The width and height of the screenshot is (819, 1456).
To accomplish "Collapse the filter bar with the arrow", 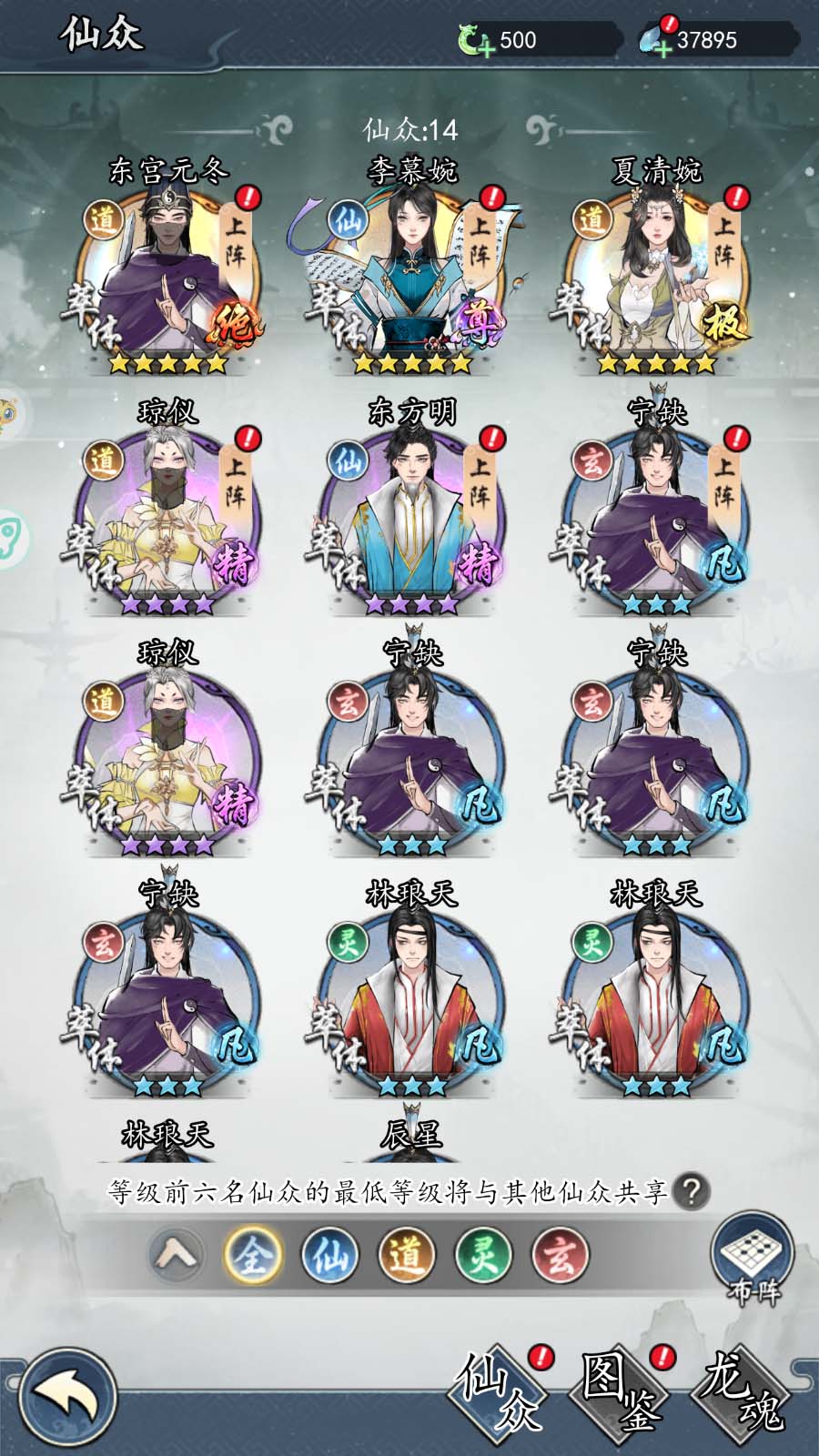I will [177, 1256].
